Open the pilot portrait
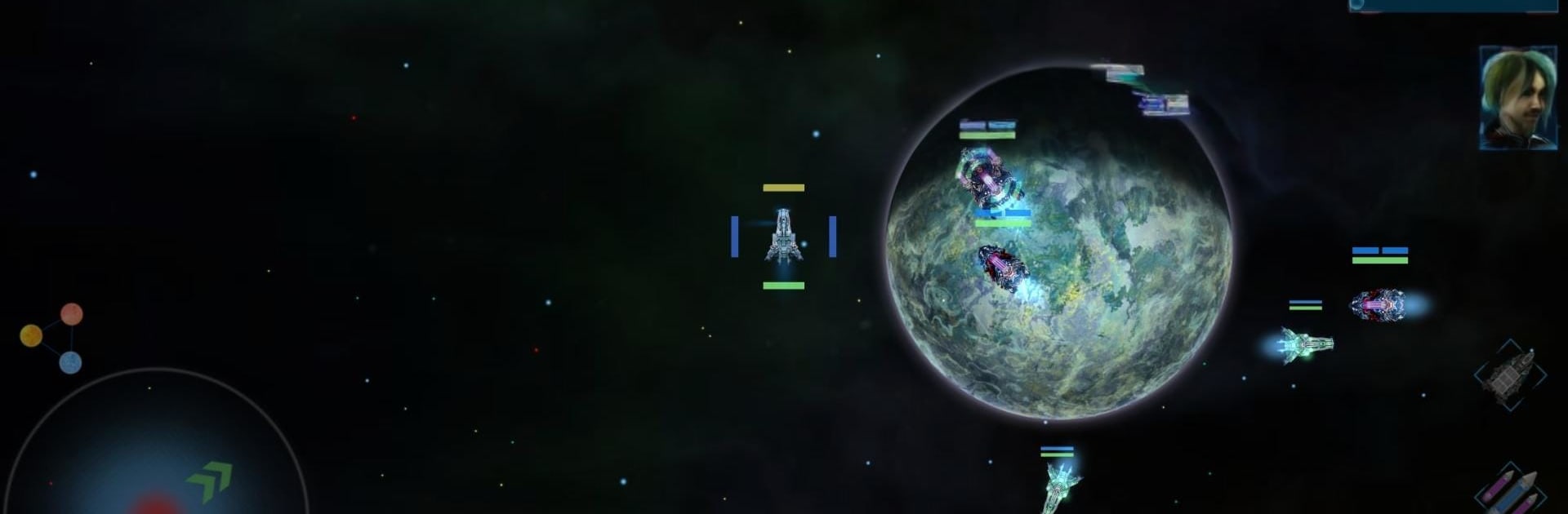Screen dimensions: 1568x514 [x=1517, y=98]
